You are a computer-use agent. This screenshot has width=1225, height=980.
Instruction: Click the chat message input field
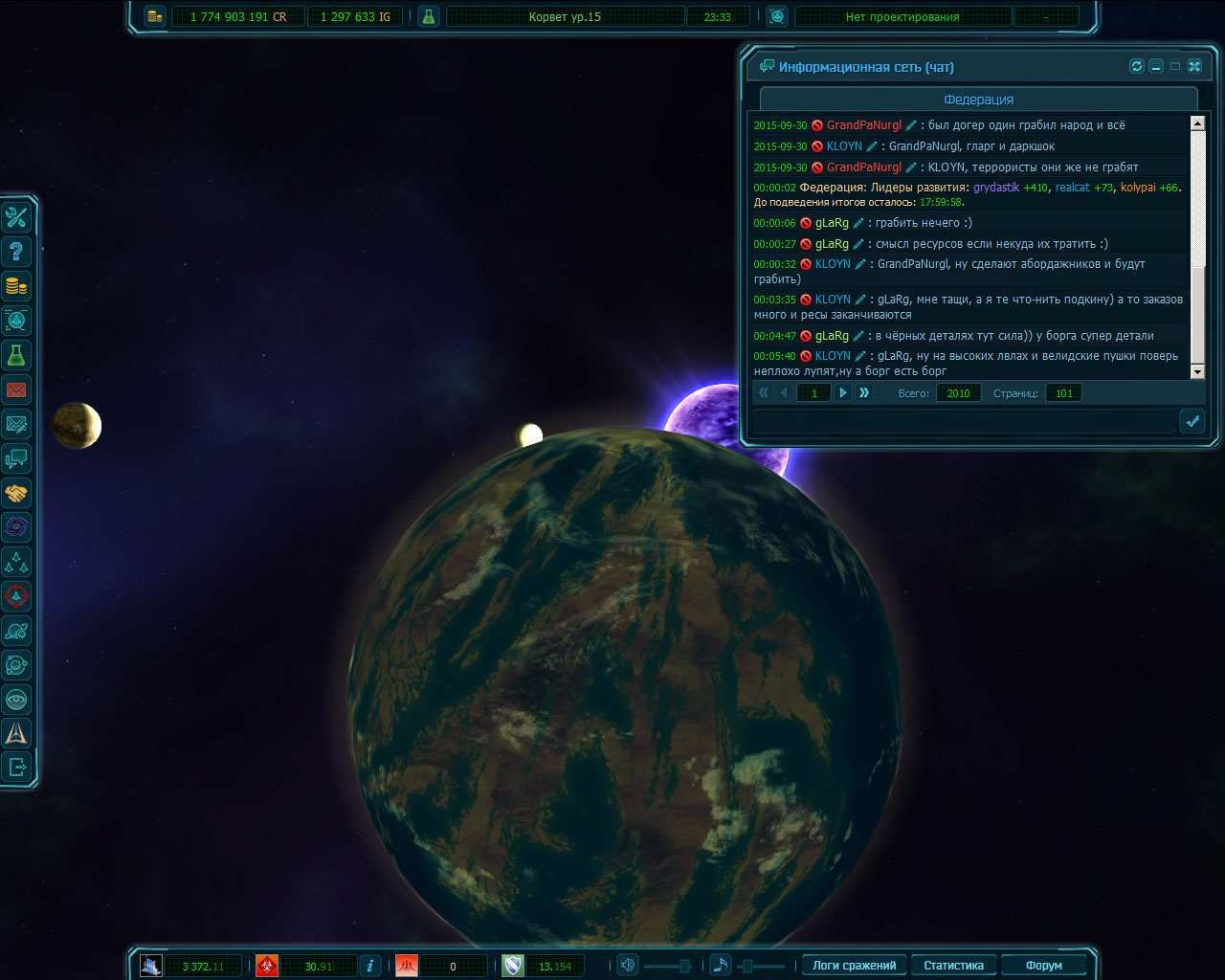click(x=964, y=421)
